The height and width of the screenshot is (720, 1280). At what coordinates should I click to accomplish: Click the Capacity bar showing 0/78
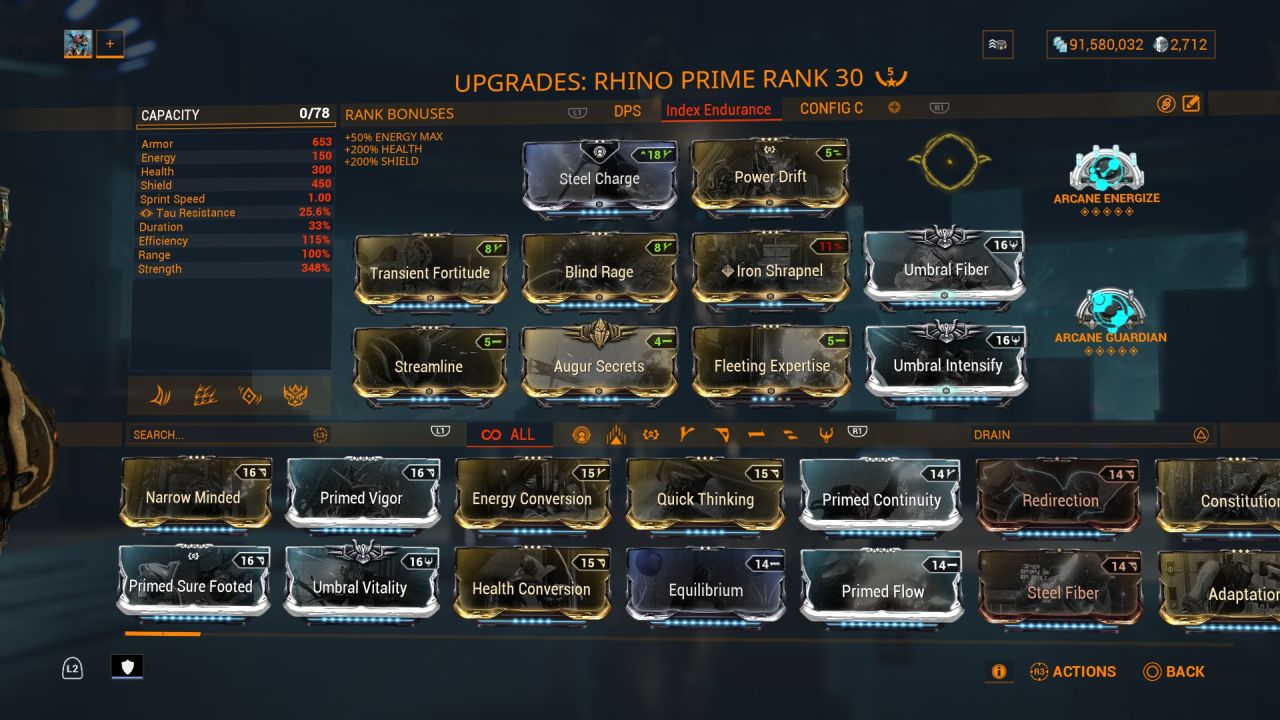(235, 114)
